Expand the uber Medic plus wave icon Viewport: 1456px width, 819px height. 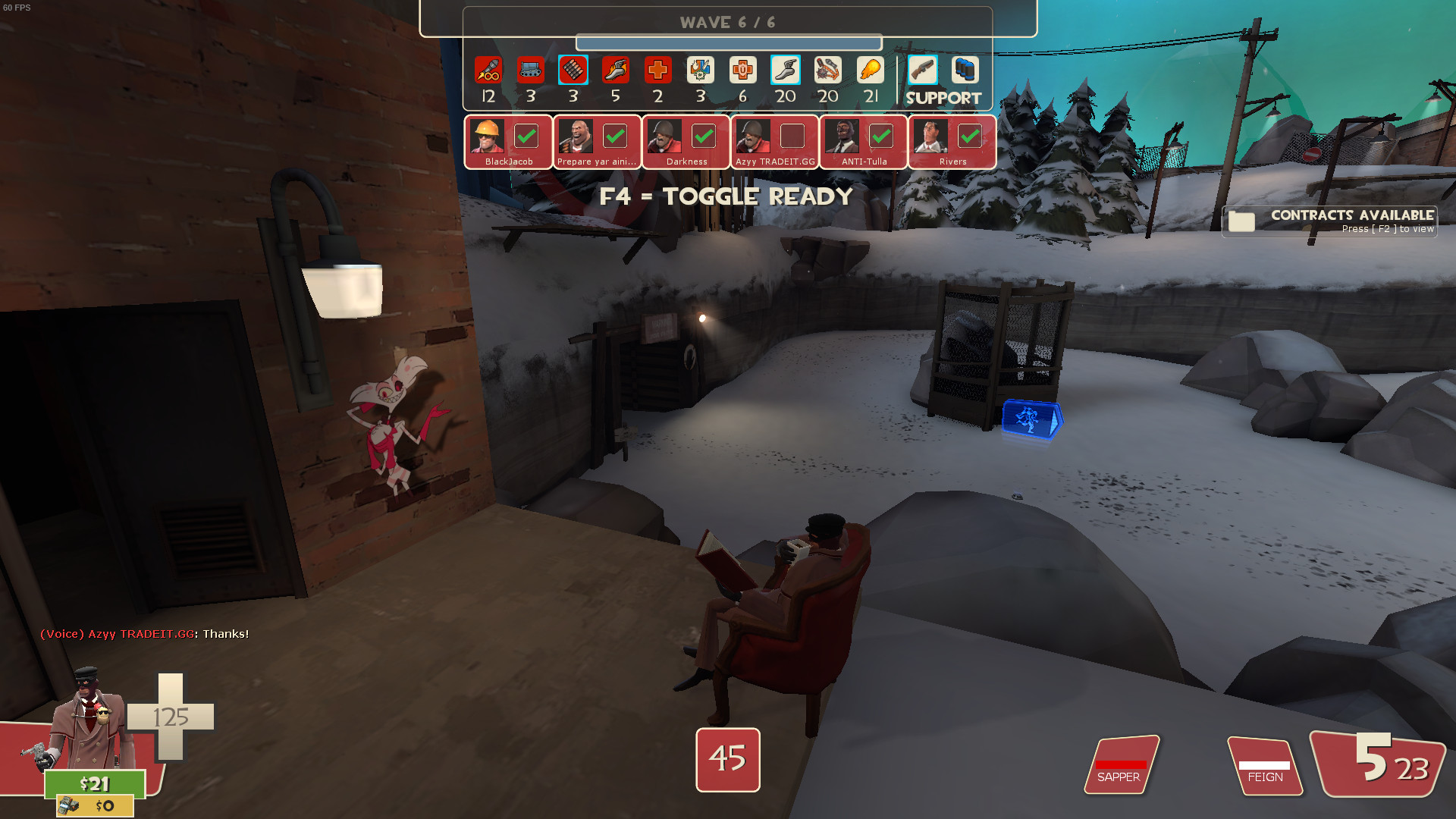743,70
